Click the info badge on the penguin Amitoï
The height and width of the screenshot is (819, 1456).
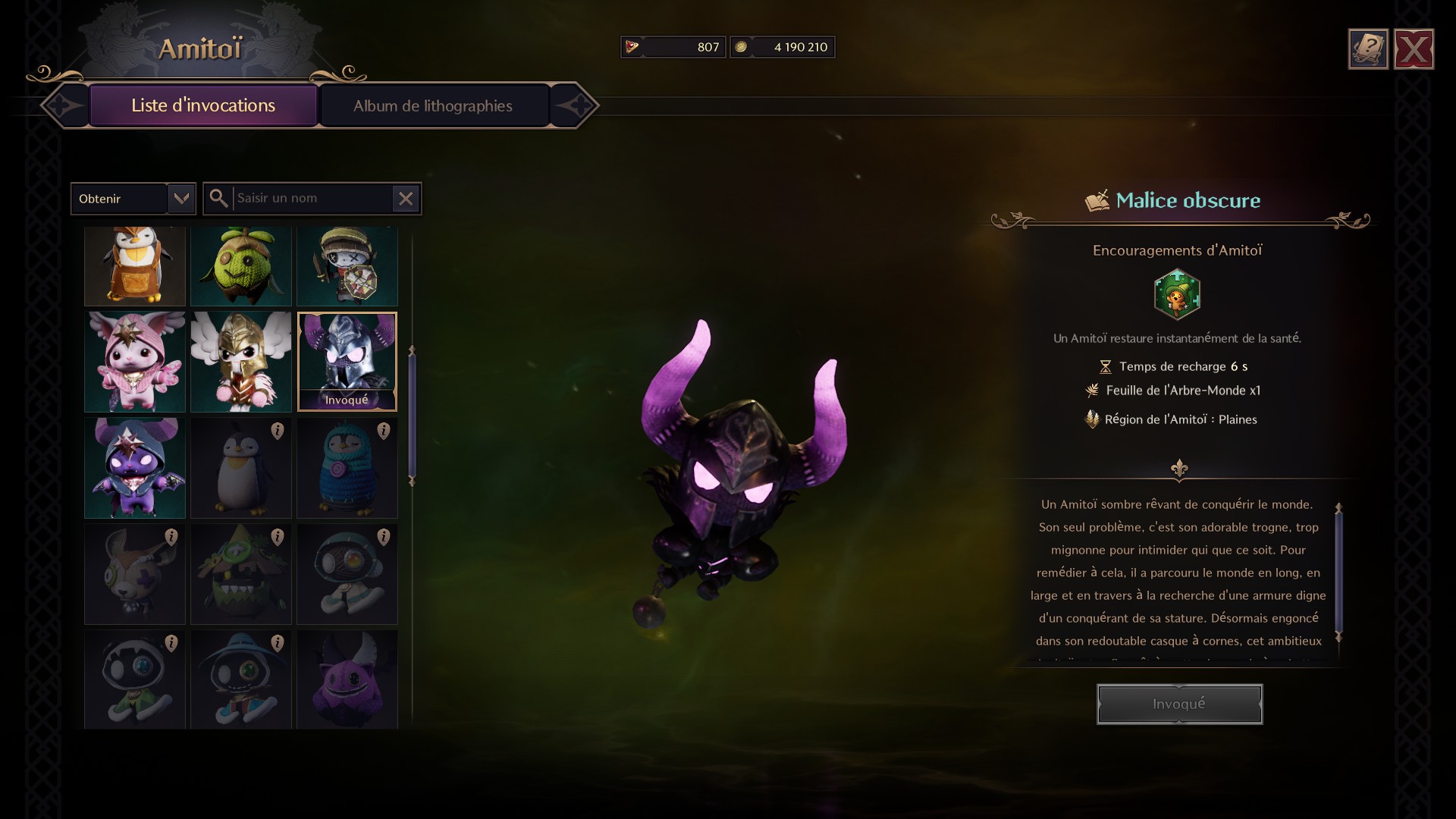pos(278,431)
